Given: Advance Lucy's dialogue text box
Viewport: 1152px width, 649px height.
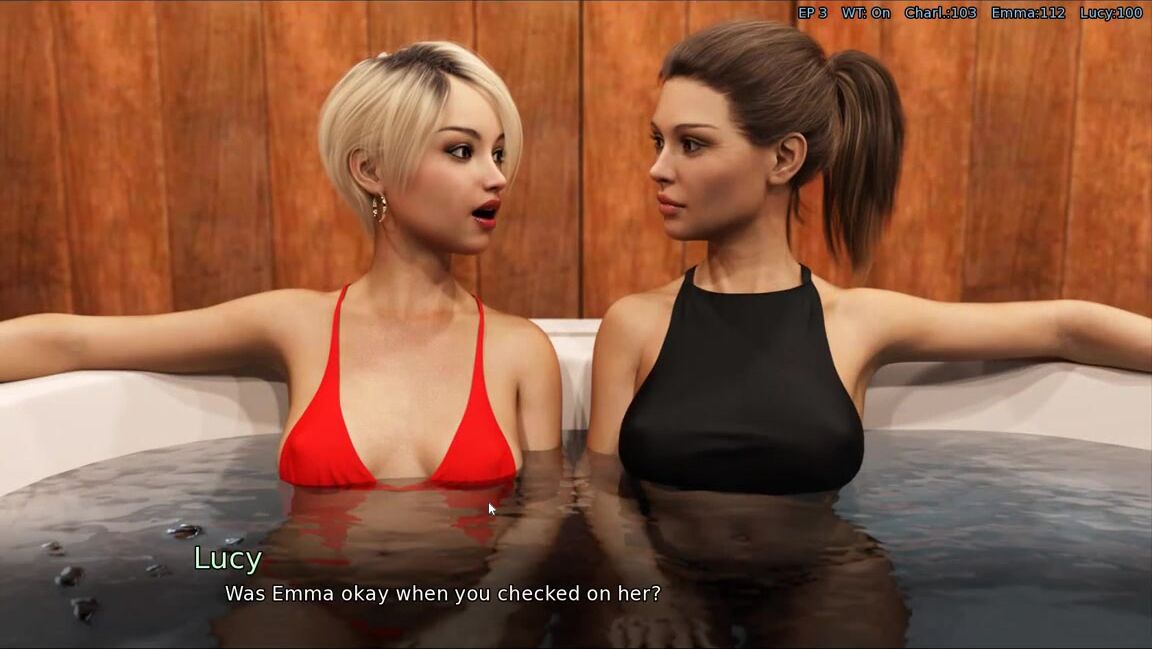Looking at the screenshot, I should click(442, 593).
